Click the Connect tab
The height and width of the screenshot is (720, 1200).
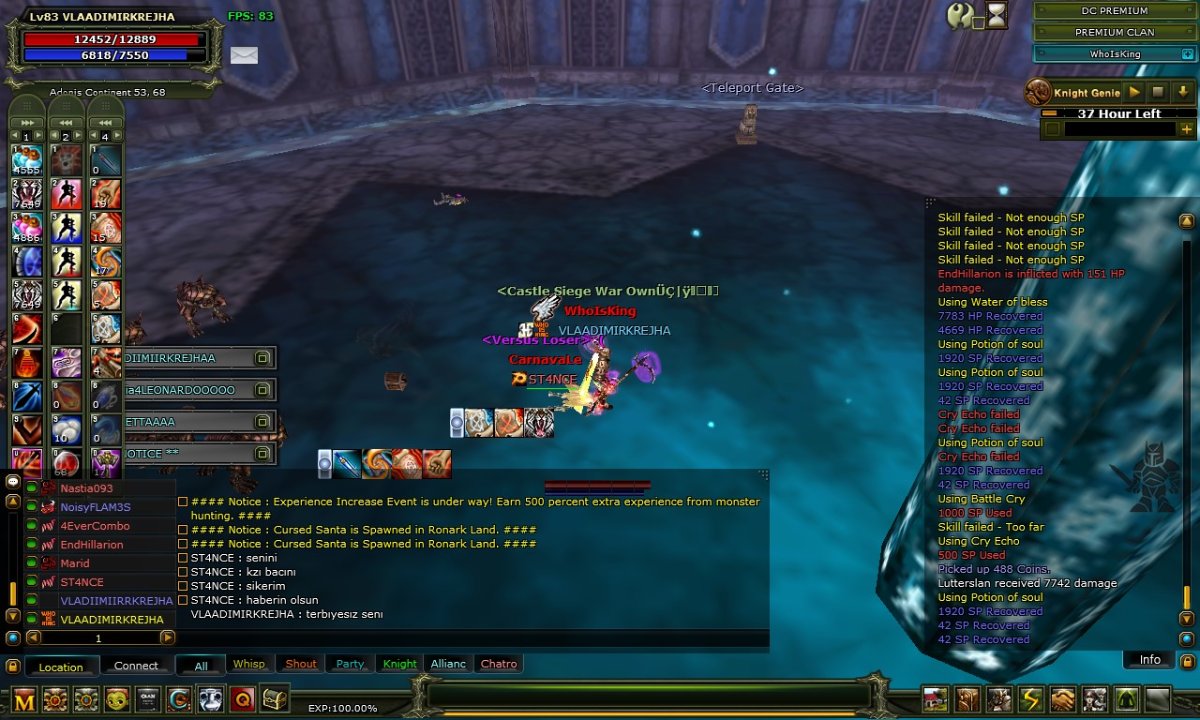click(136, 666)
